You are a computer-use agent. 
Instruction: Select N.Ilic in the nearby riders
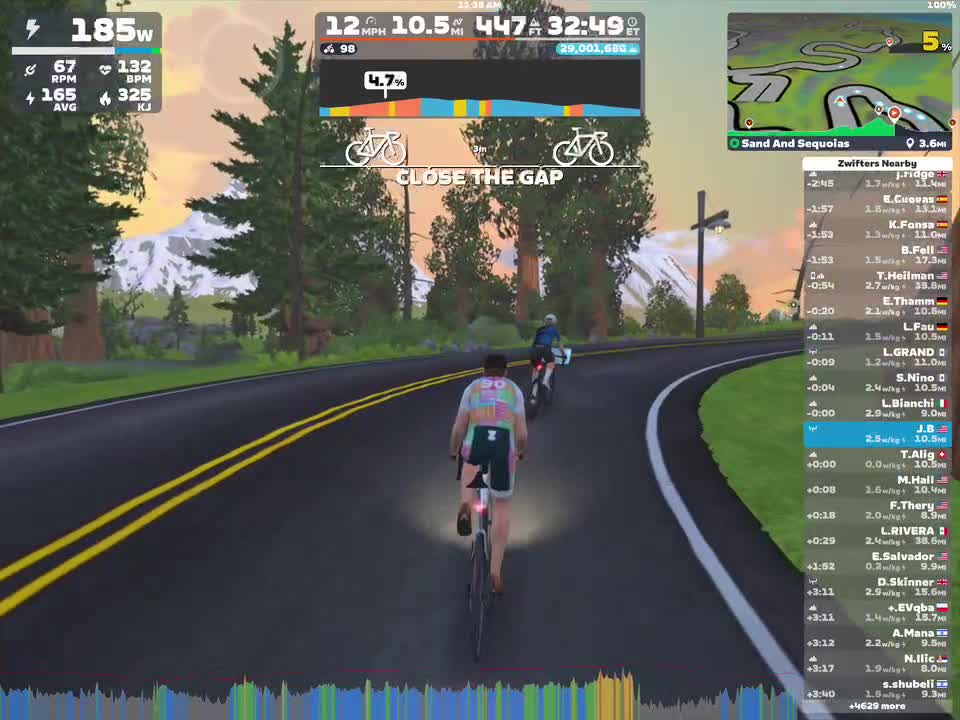click(878, 663)
